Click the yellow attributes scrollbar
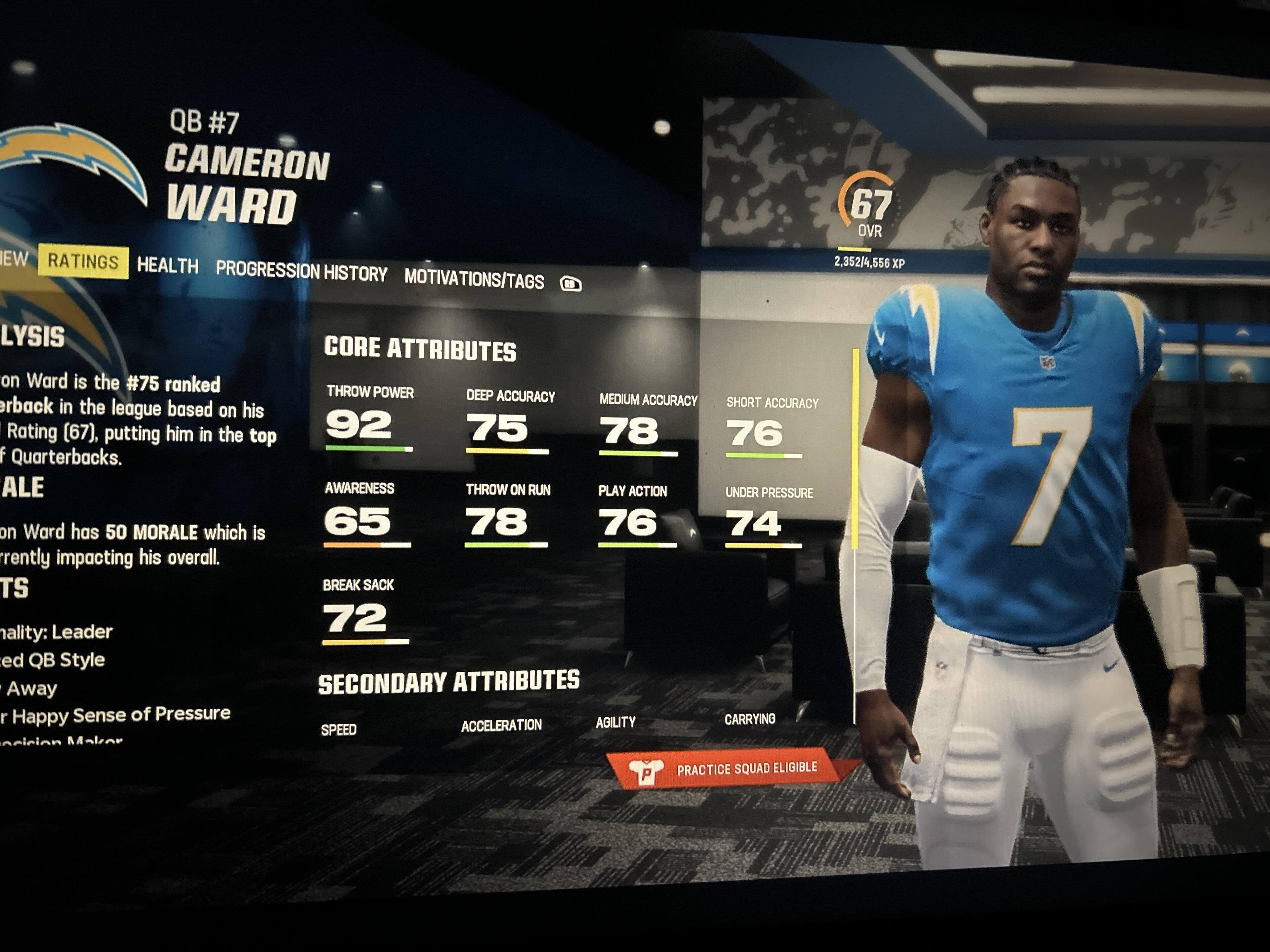This screenshot has width=1270, height=952. [856, 448]
